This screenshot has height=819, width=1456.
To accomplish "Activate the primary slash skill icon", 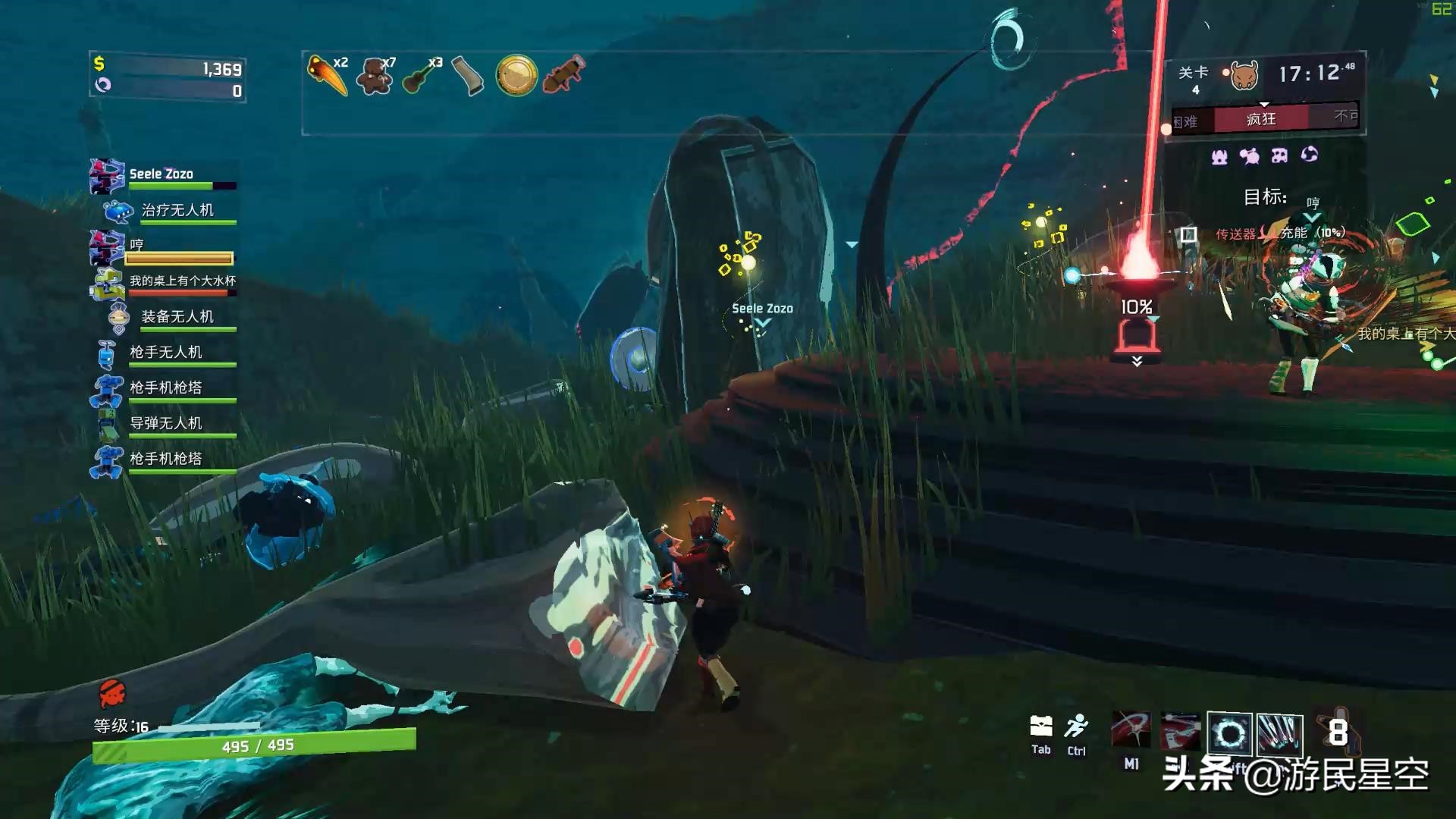I will 1131,732.
